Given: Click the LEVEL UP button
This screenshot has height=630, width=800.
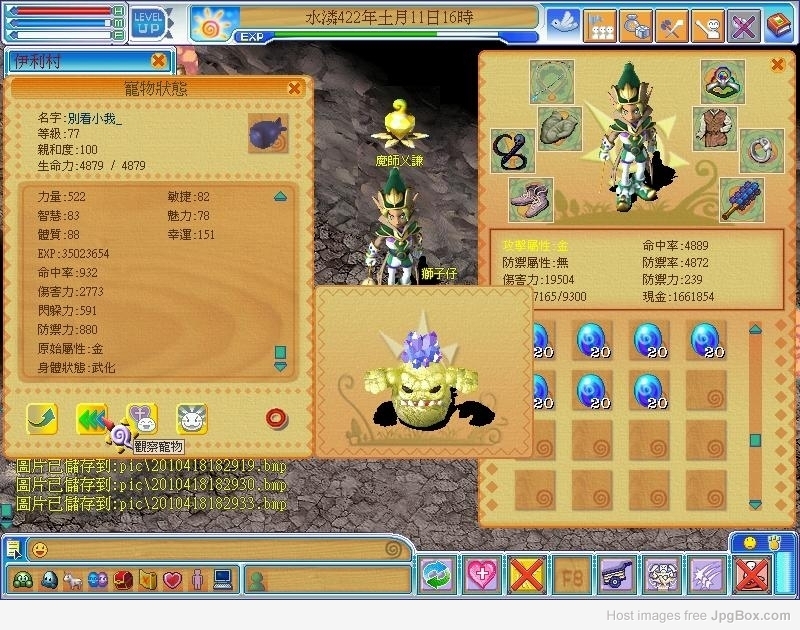Looking at the screenshot, I should pos(147,22).
